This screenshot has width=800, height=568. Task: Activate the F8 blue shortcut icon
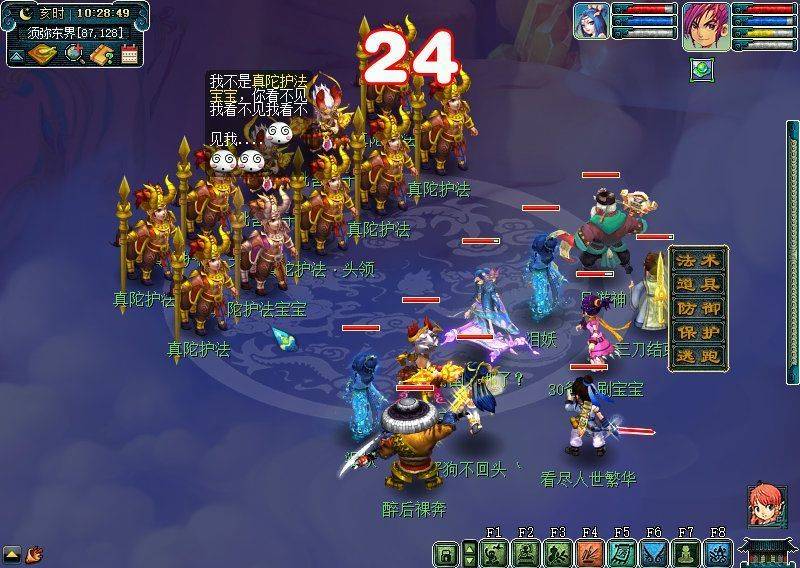(x=718, y=553)
